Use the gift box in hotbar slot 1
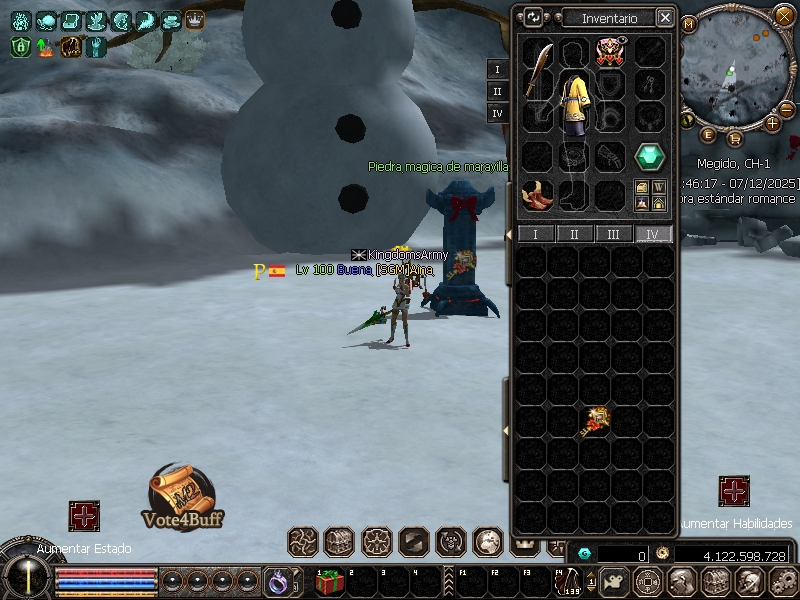 [x=330, y=581]
